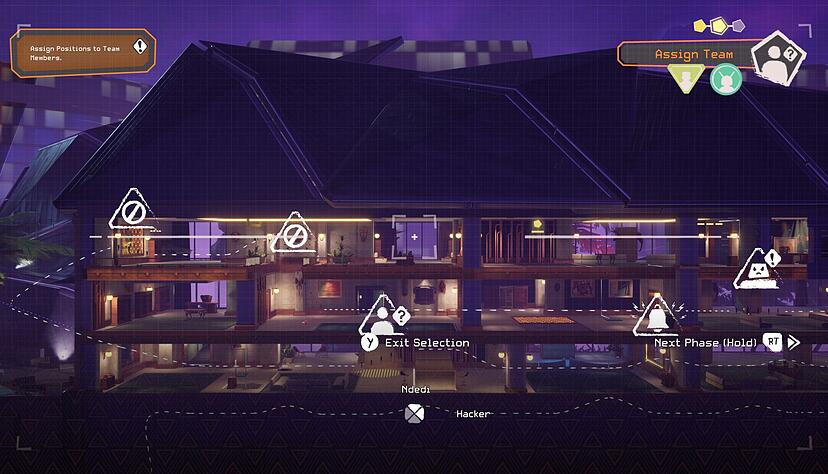Select the alarm bell position marker

point(657,318)
